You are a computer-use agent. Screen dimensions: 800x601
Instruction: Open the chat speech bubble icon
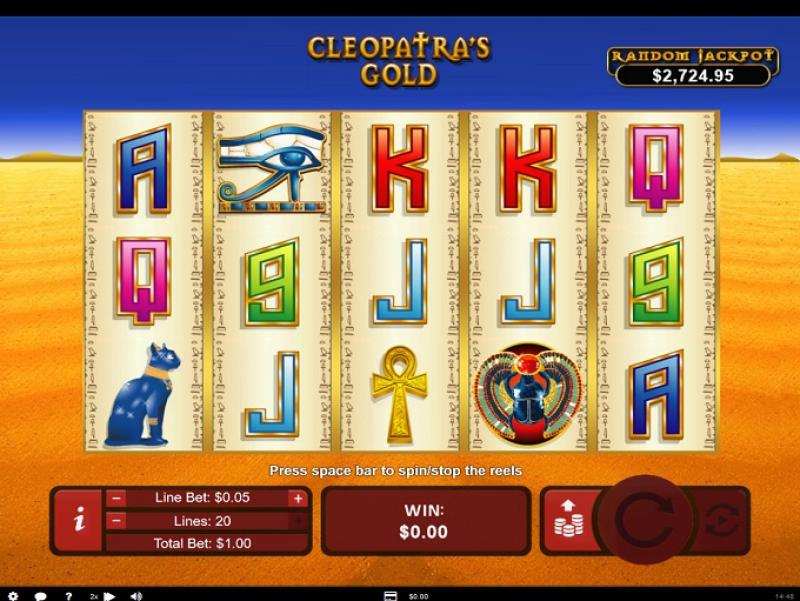click(x=41, y=596)
